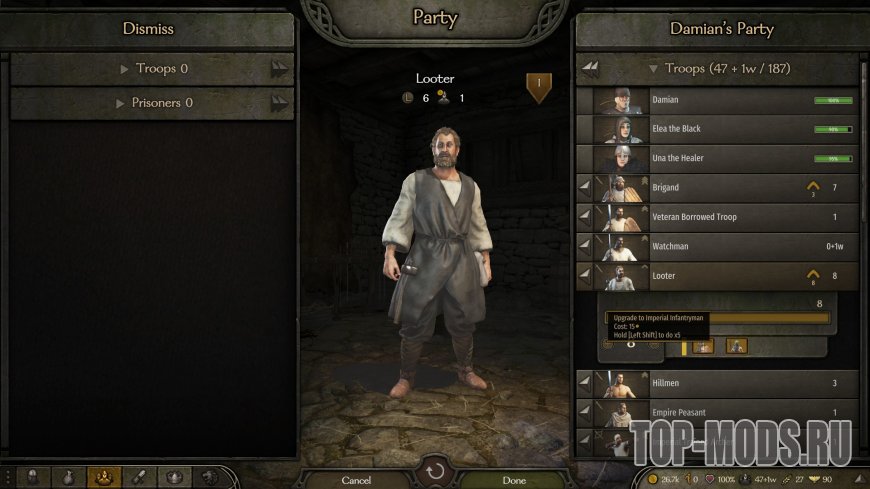The image size is (870, 489).
Task: Click the Brigand upgrade chevron icon
Action: point(813,186)
